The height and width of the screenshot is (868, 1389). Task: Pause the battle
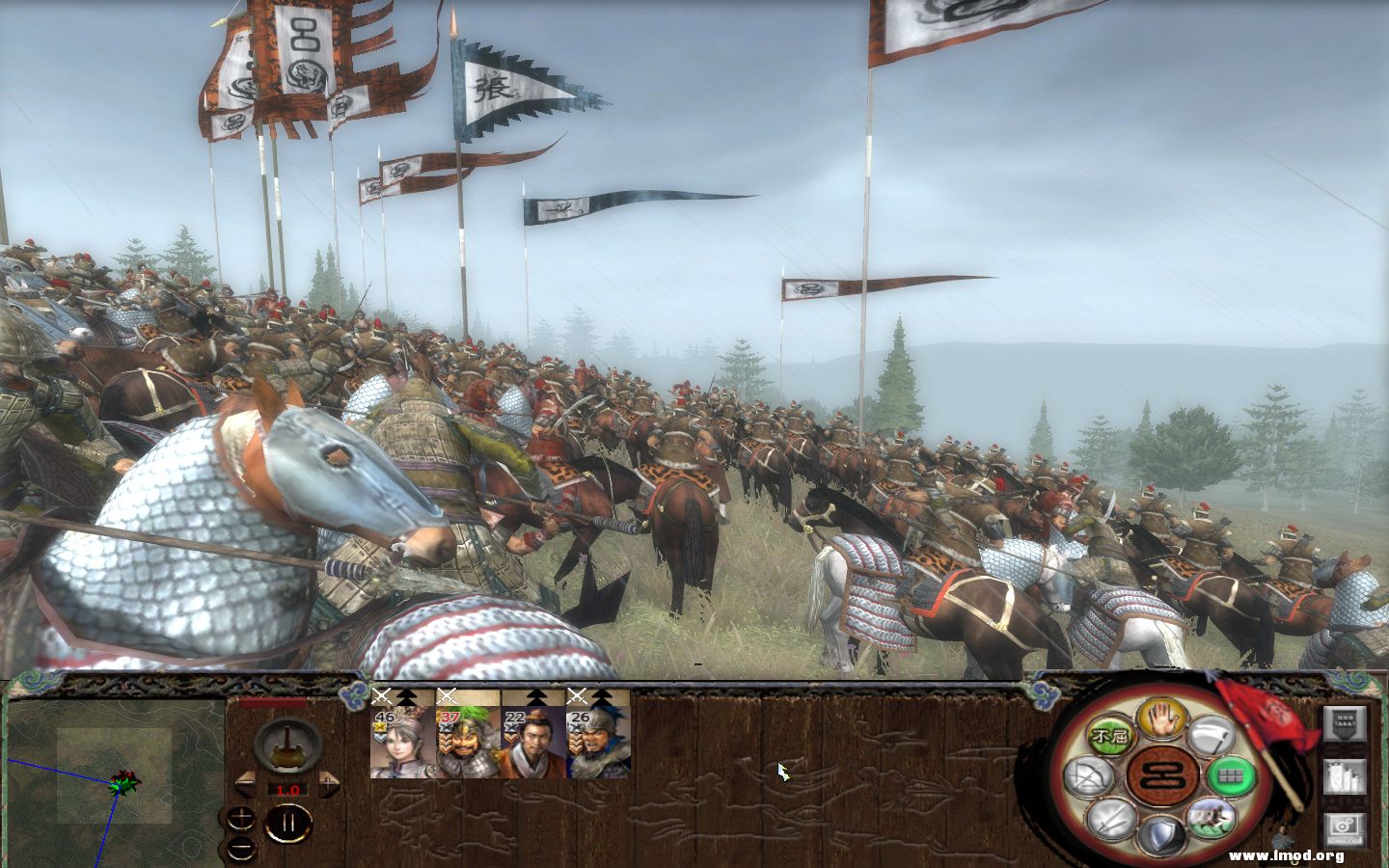(289, 821)
